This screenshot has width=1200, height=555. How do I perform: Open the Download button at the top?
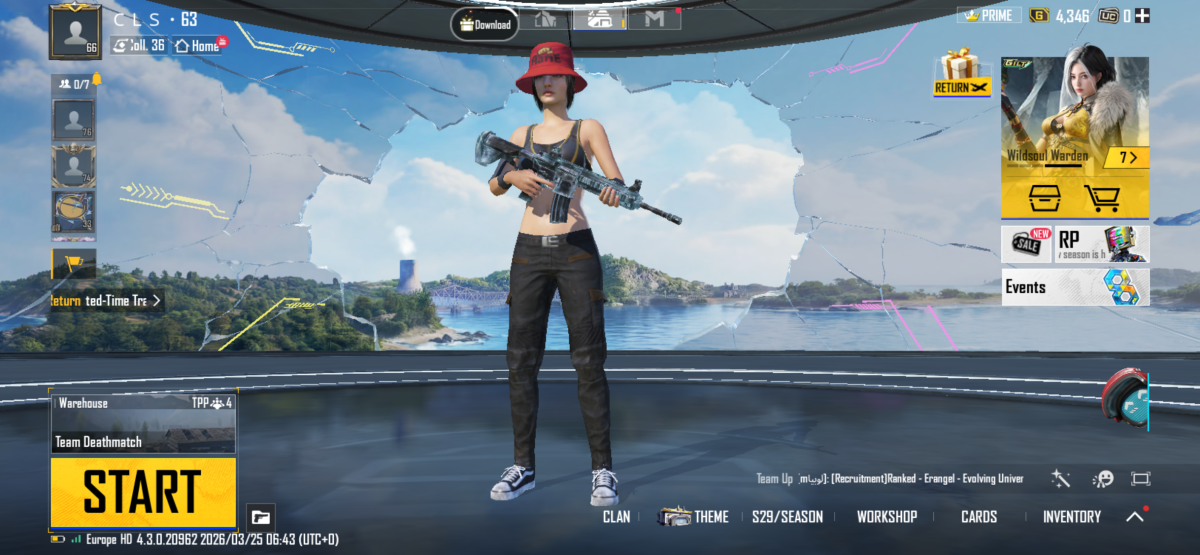484,24
